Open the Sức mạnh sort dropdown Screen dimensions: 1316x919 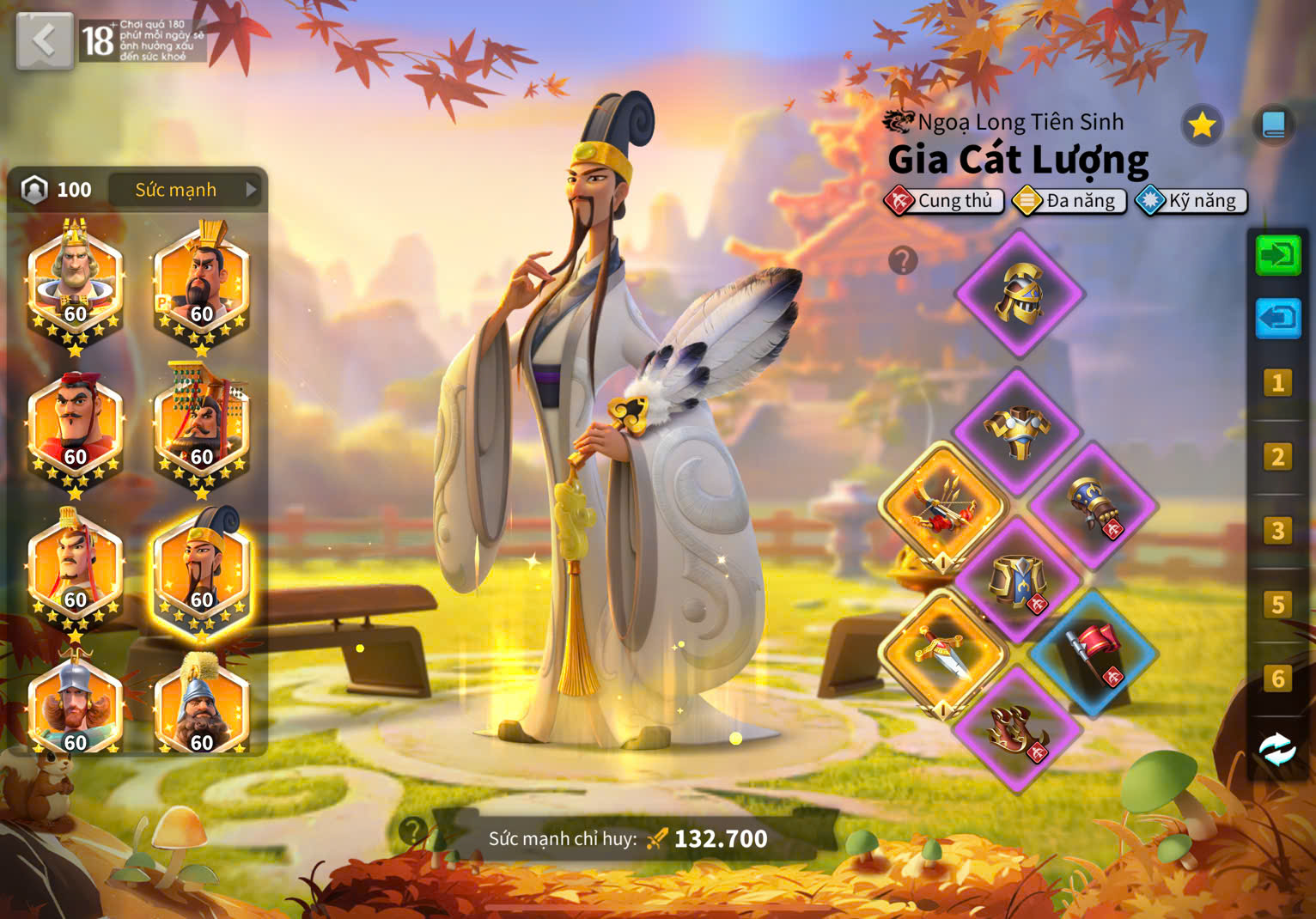[x=186, y=190]
